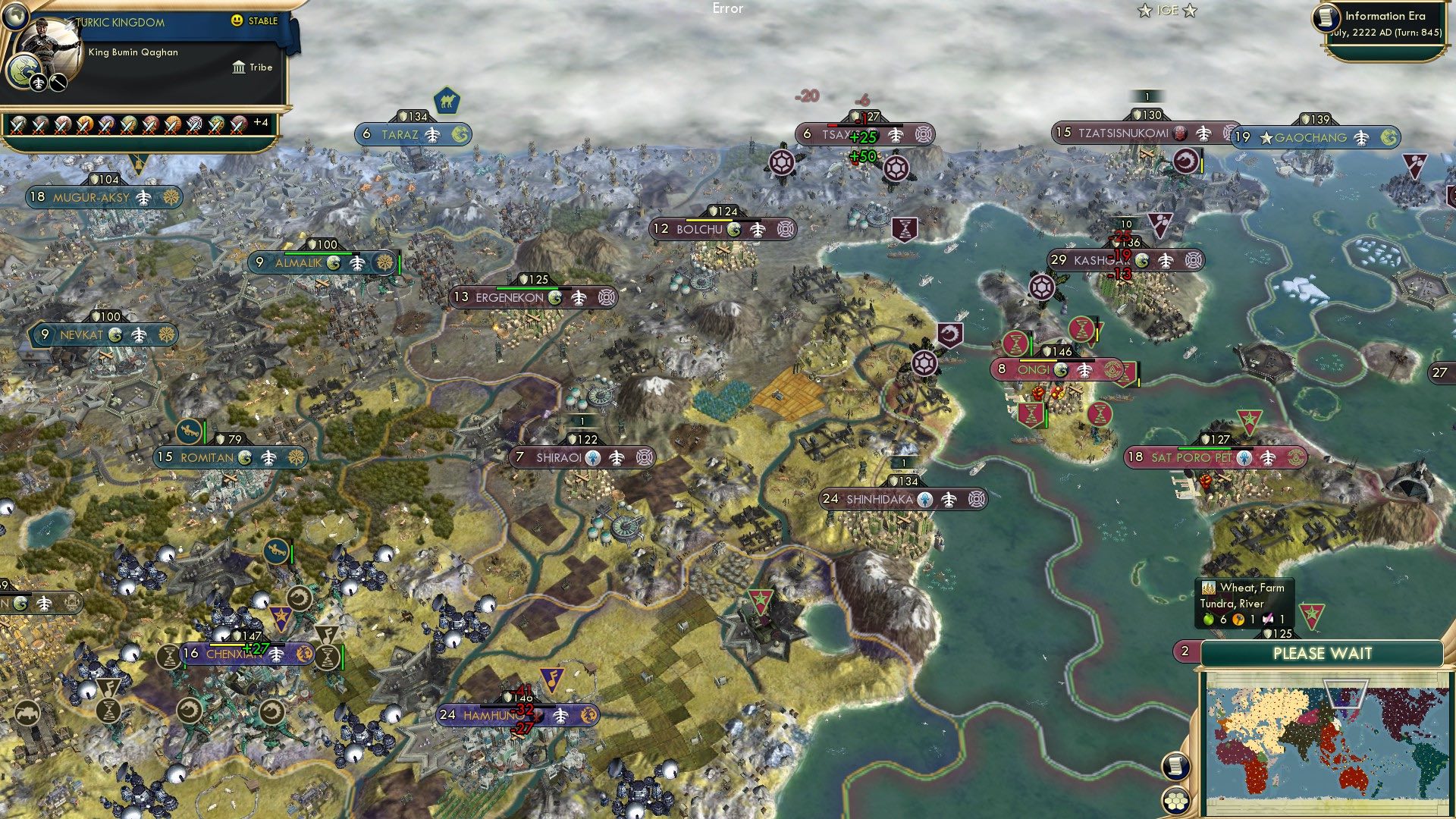Open the IGE label at top center
This screenshot has height=819, width=1456.
1166,11
